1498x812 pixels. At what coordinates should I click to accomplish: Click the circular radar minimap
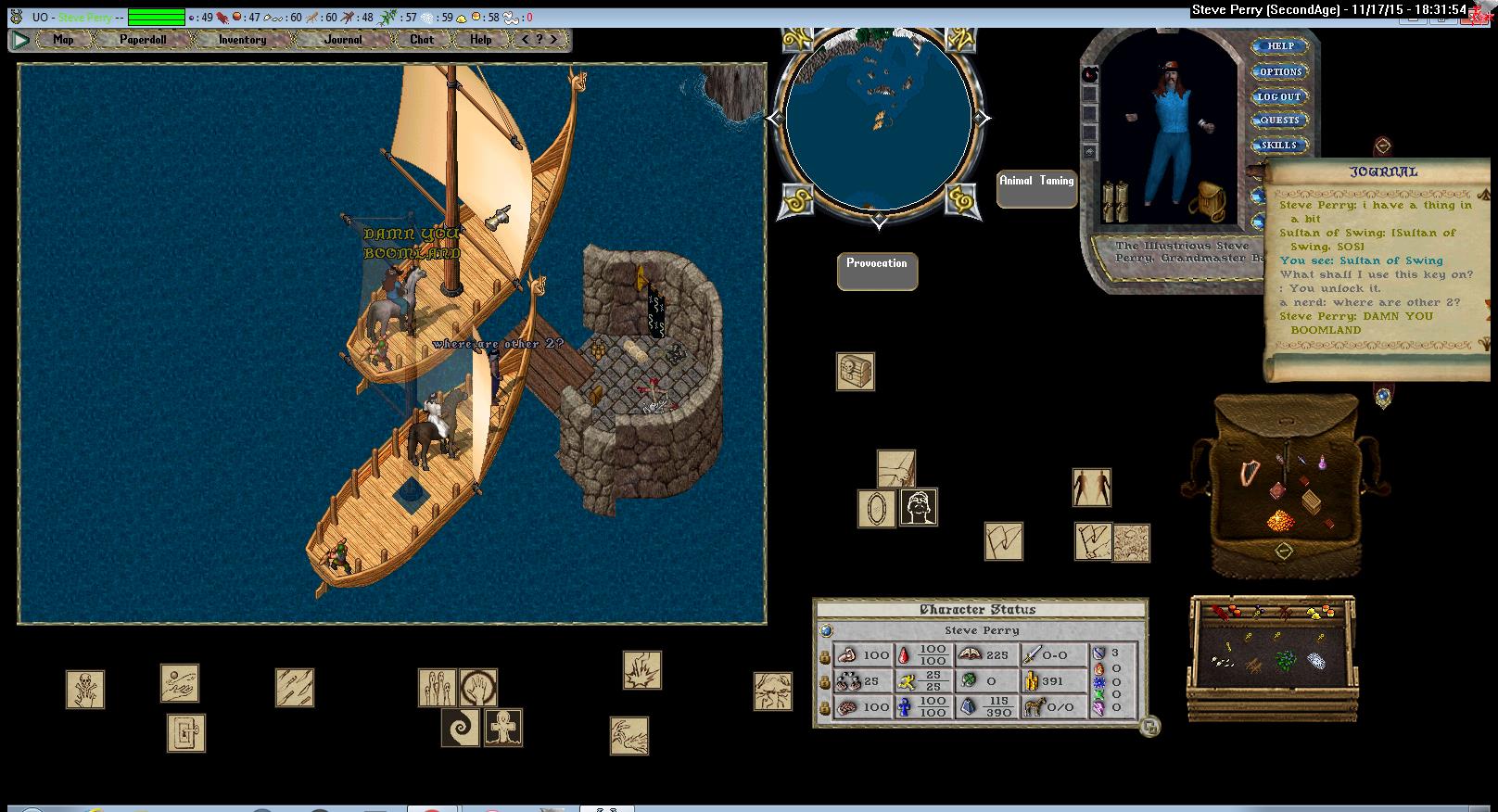[x=878, y=121]
